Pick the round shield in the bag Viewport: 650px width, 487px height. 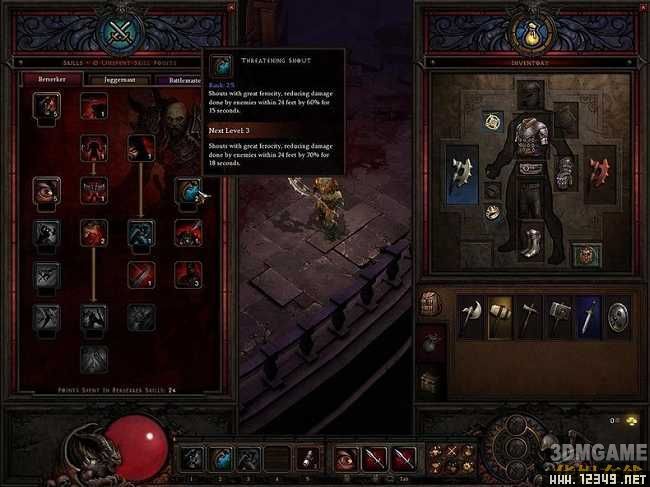click(x=619, y=315)
